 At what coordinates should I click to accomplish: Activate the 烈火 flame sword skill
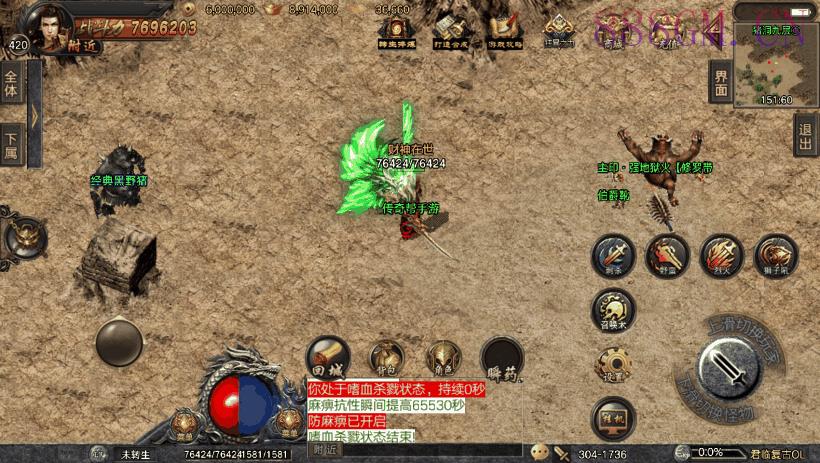pos(721,256)
